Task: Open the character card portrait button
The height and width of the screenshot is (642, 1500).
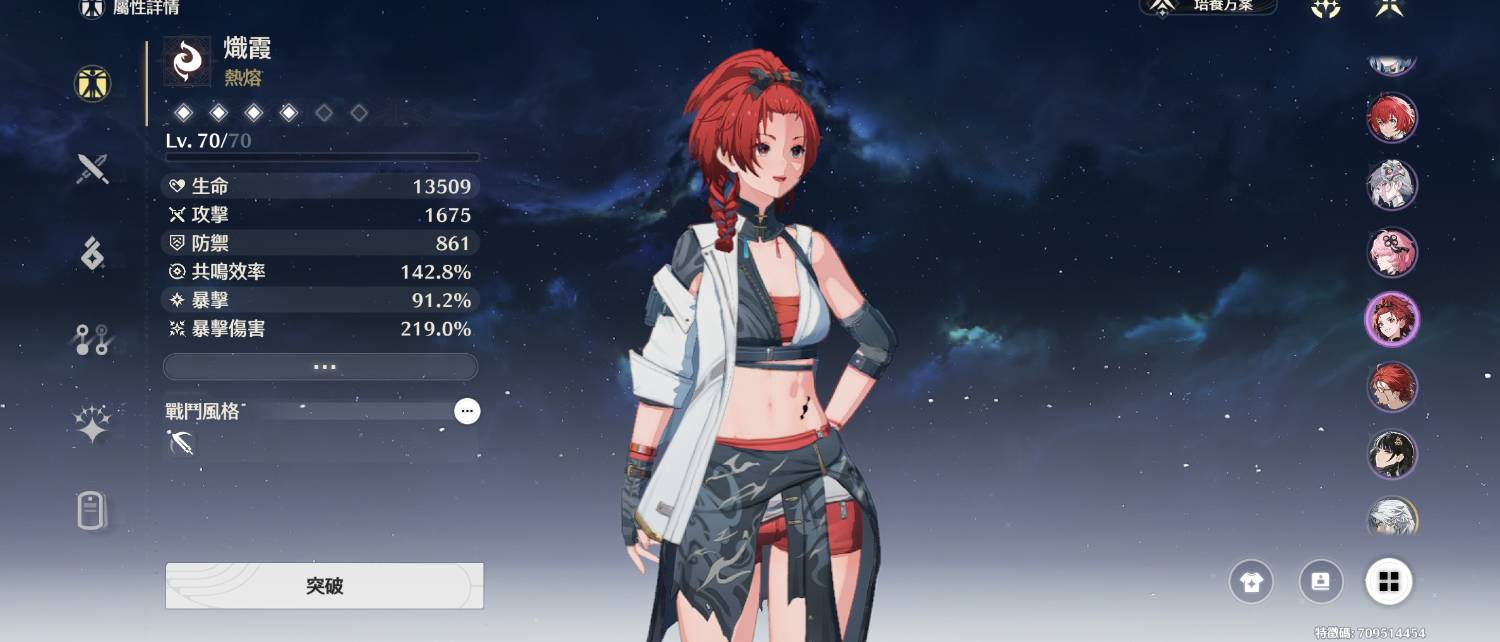Action: (x=1320, y=582)
